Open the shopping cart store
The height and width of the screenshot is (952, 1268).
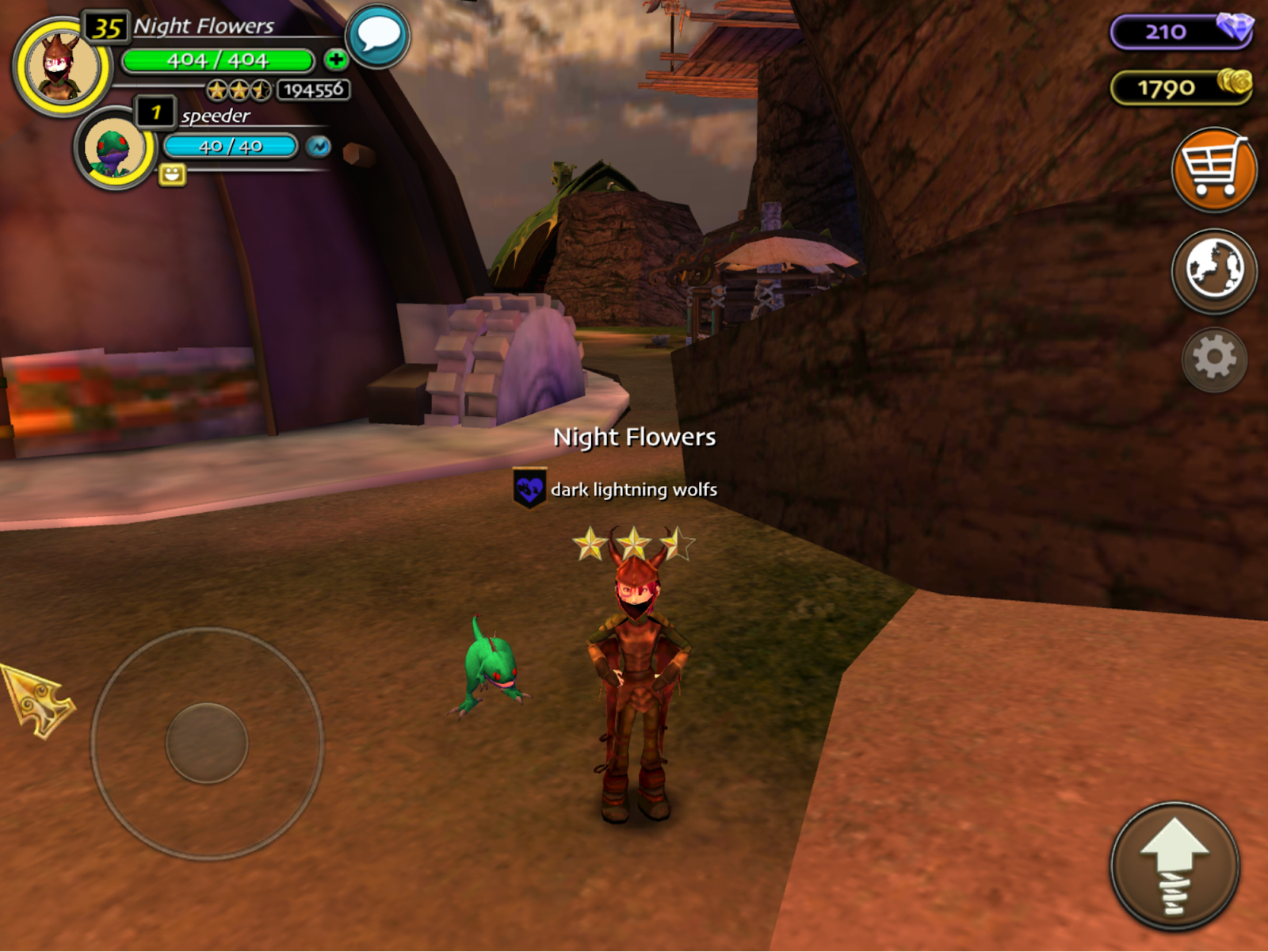pos(1213,169)
